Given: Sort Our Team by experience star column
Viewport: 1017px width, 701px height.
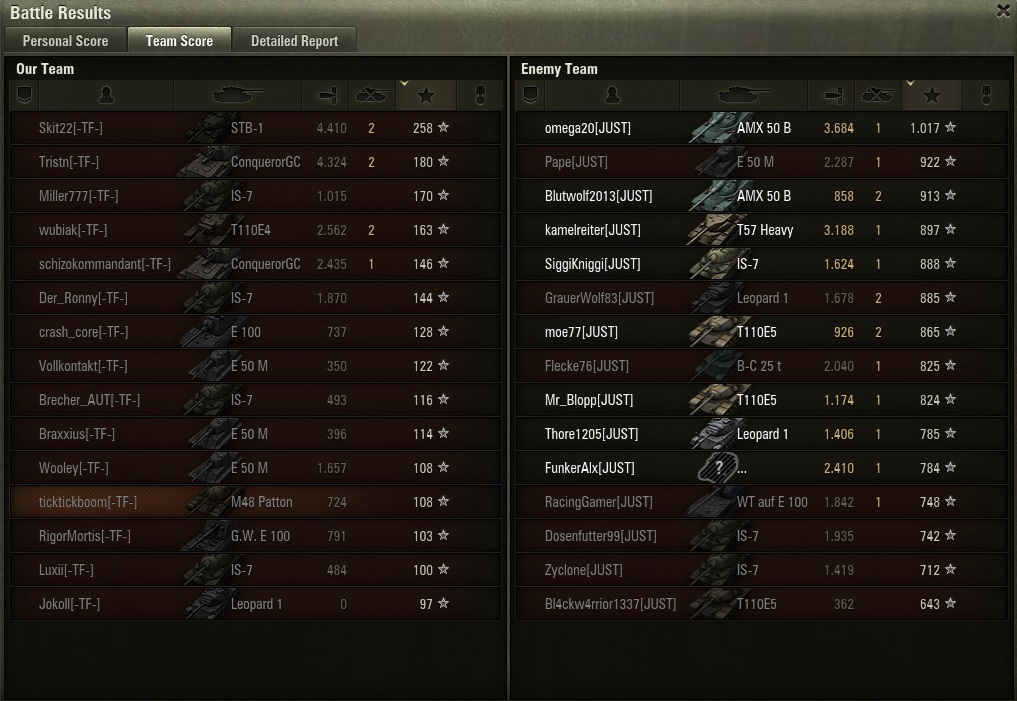Looking at the screenshot, I should pyautogui.click(x=426, y=95).
